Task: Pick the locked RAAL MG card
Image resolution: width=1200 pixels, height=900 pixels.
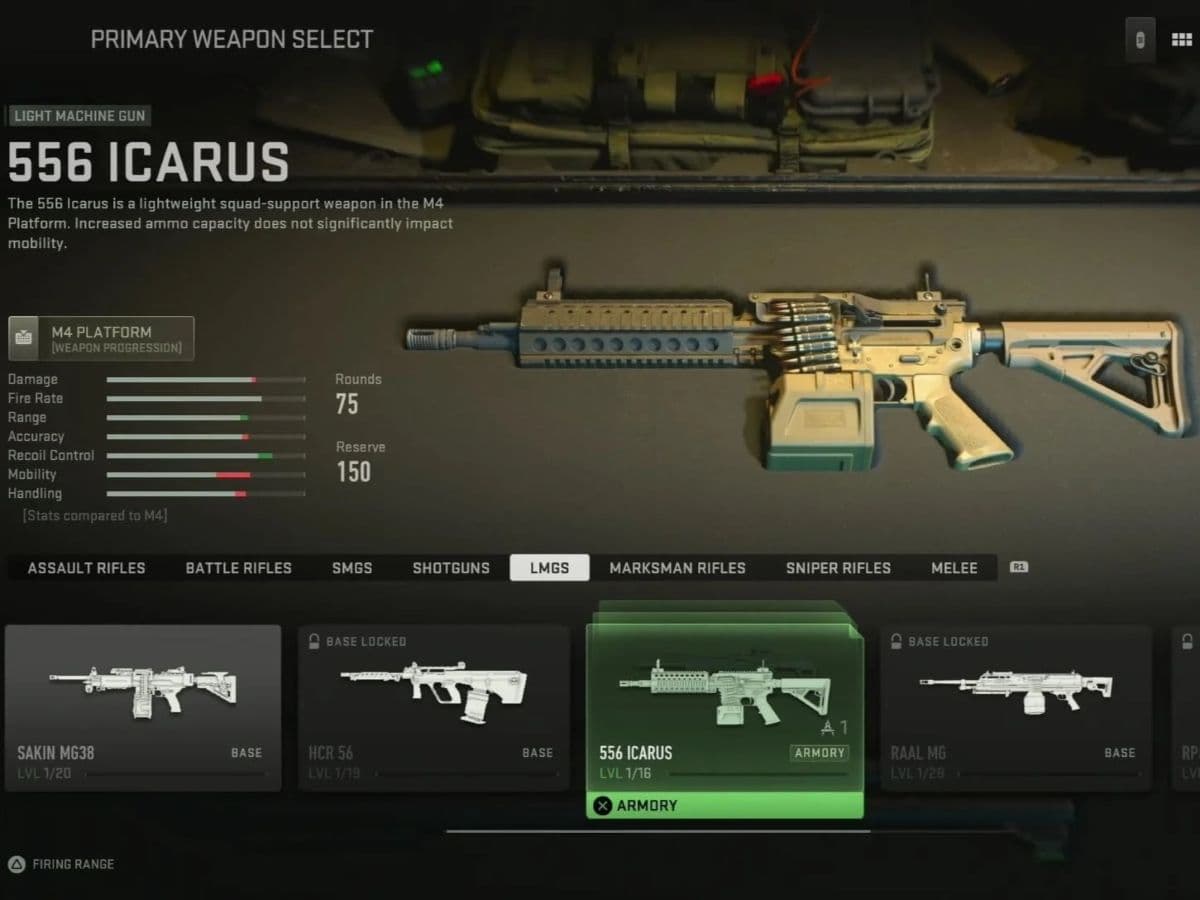Action: point(1015,707)
